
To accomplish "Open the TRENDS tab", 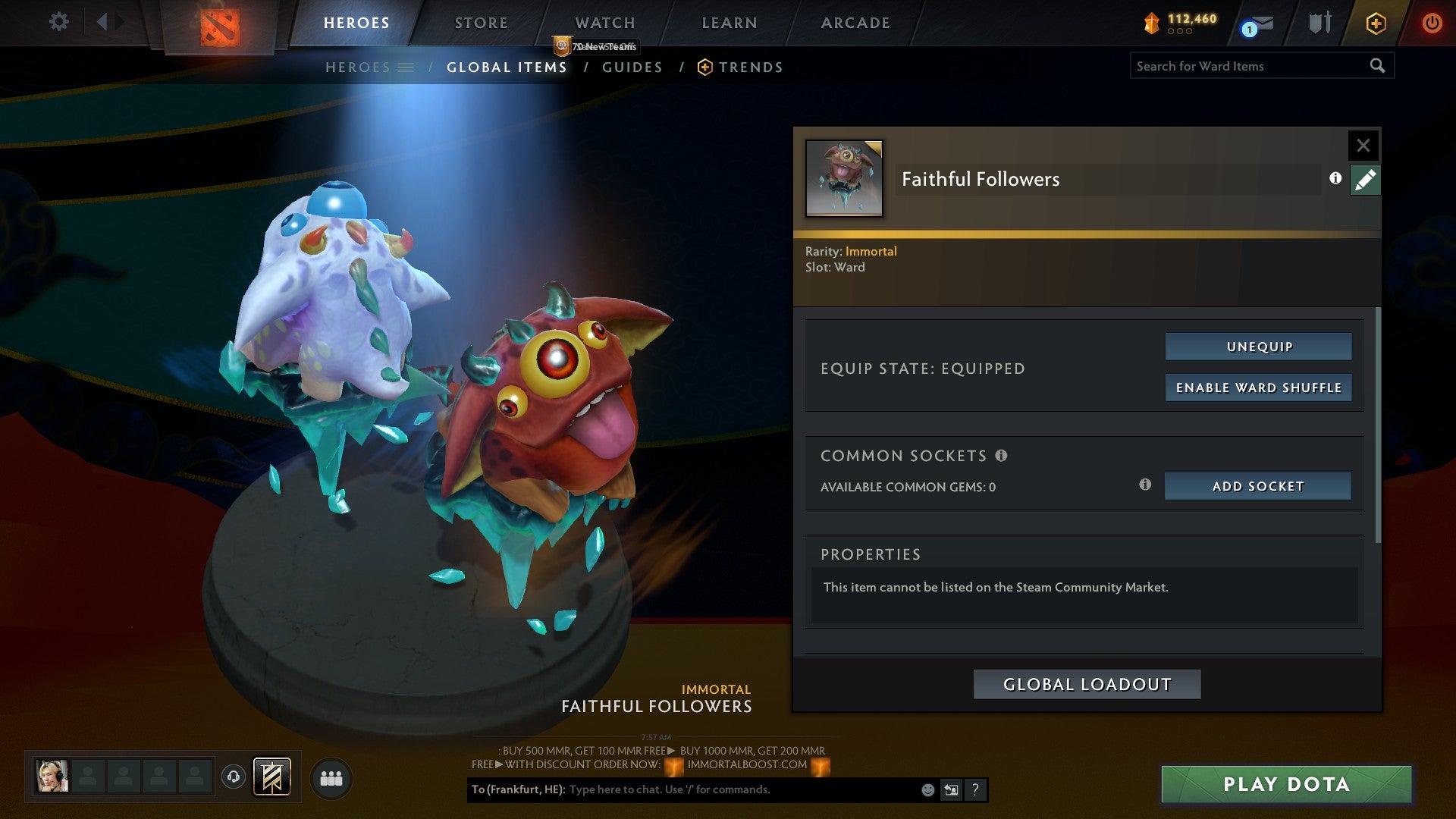I will tap(752, 67).
